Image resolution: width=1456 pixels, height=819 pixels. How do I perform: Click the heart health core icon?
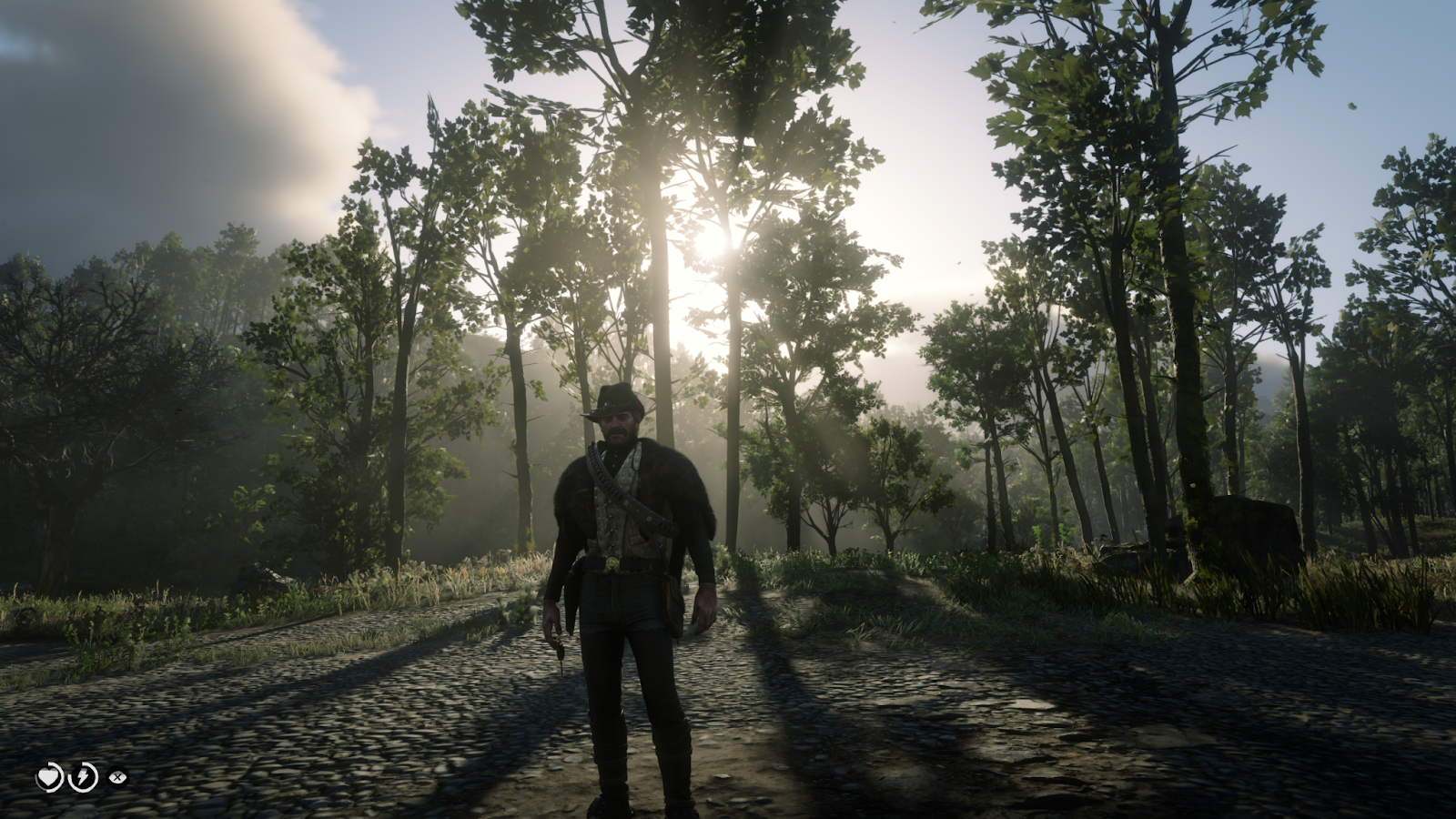click(48, 777)
